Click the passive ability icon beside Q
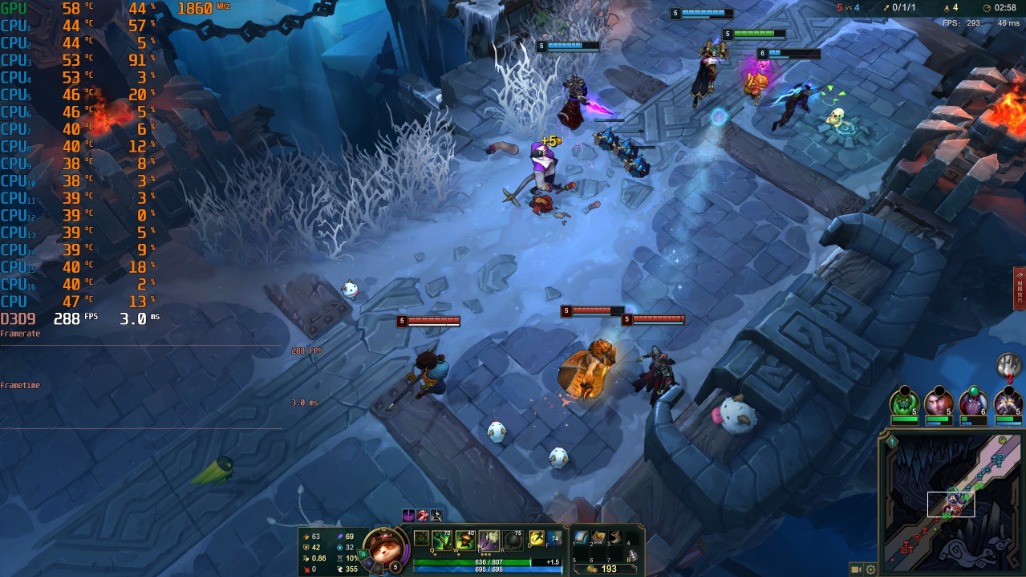Image resolution: width=1026 pixels, height=577 pixels. (422, 538)
